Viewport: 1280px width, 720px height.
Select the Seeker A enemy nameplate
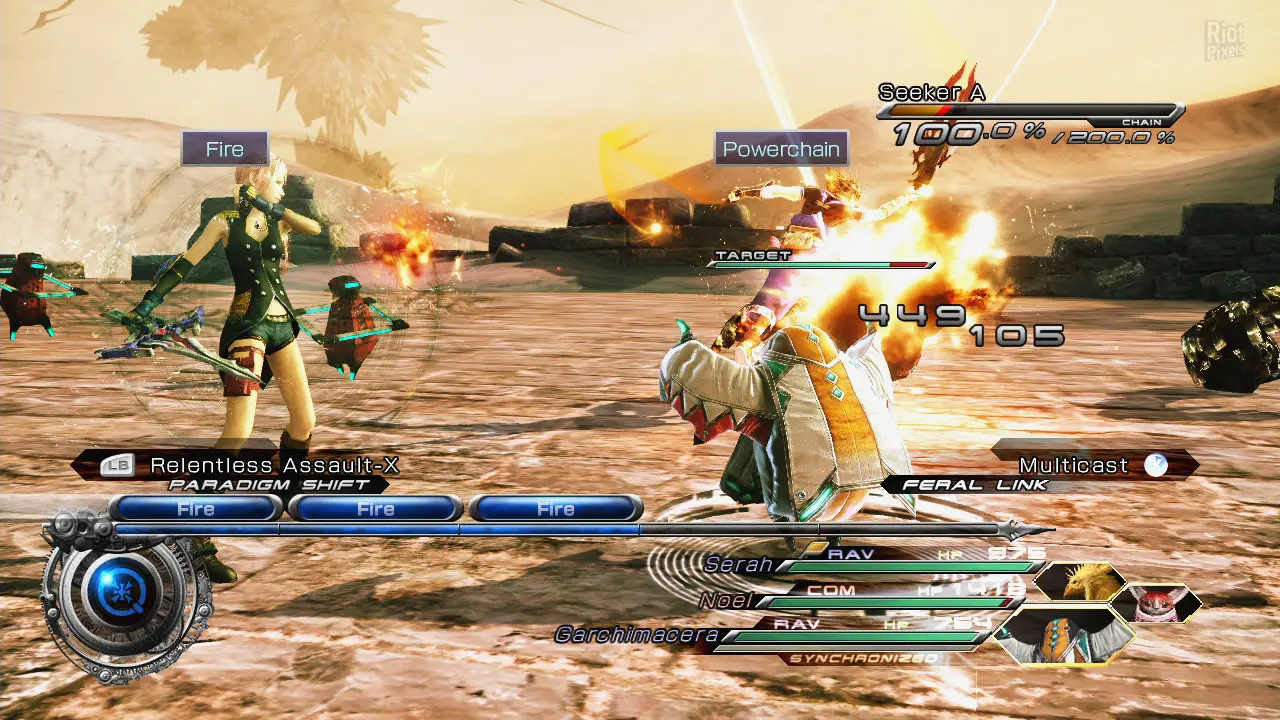point(931,93)
